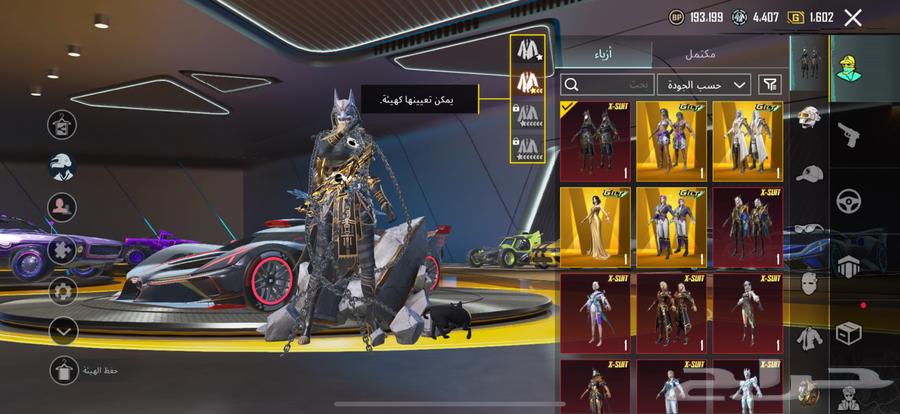Viewport: 900px width, 414px height.
Task: Choose the yellow gown outfit thumbnail
Action: click(595, 222)
